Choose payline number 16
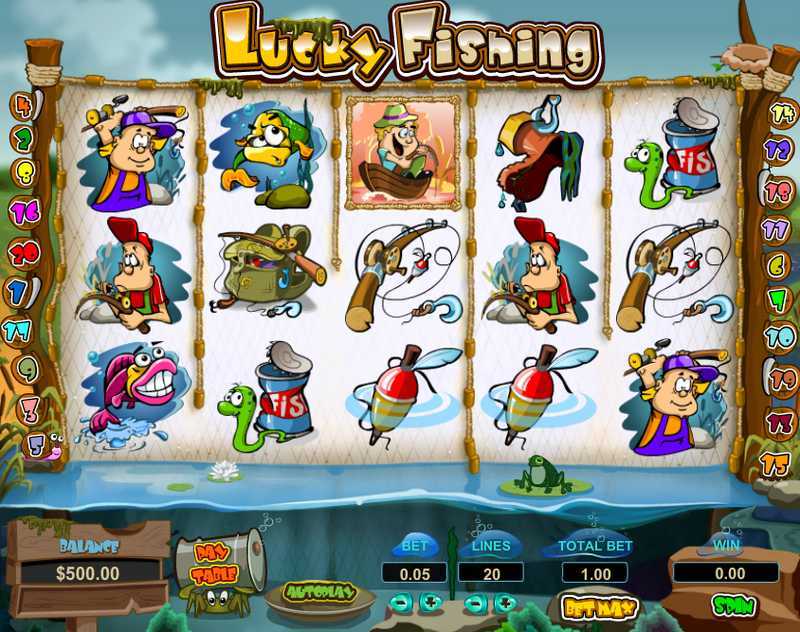The width and height of the screenshot is (800, 632). pyautogui.click(x=22, y=211)
